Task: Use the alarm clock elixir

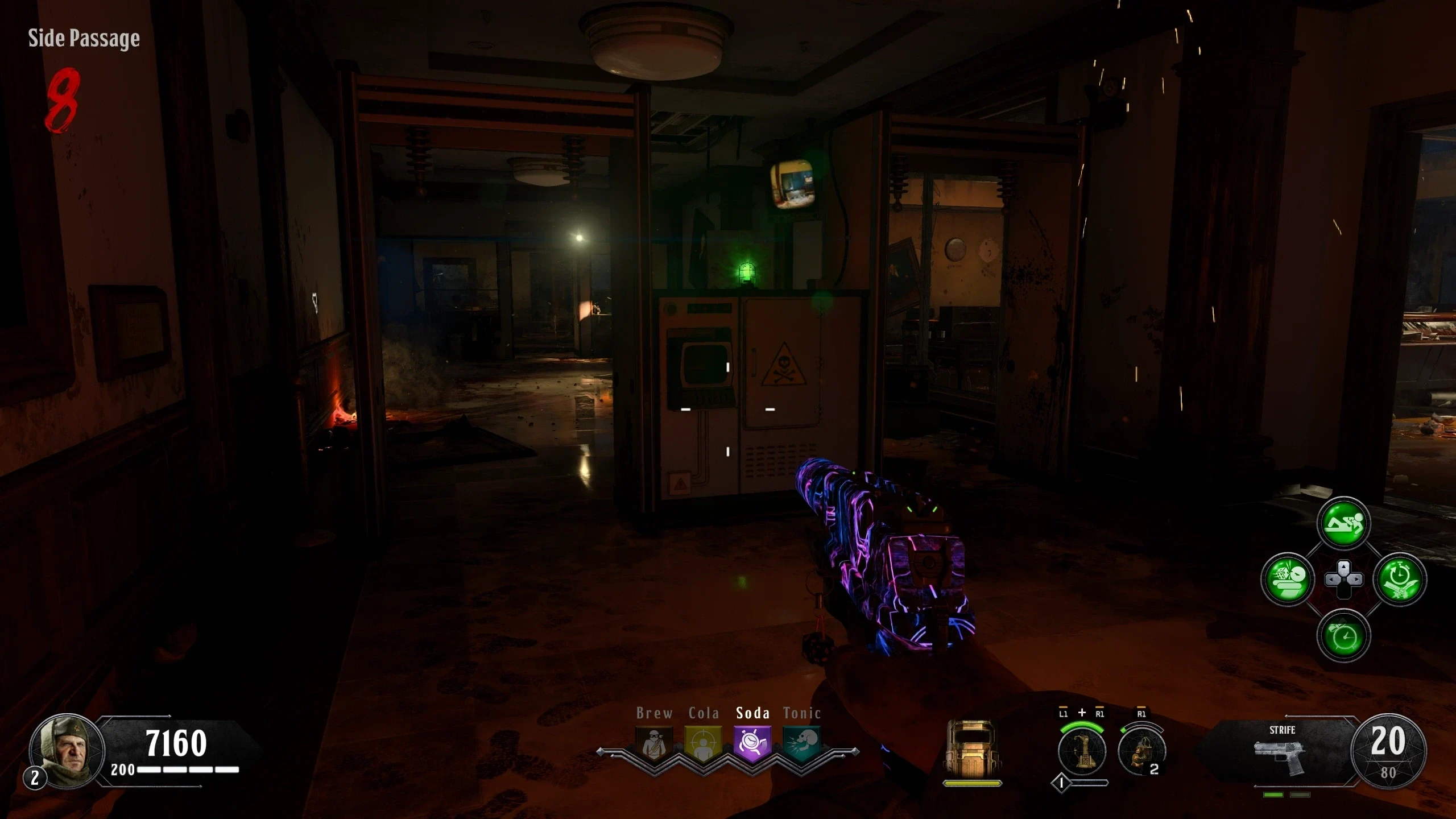Action: (x=1343, y=635)
